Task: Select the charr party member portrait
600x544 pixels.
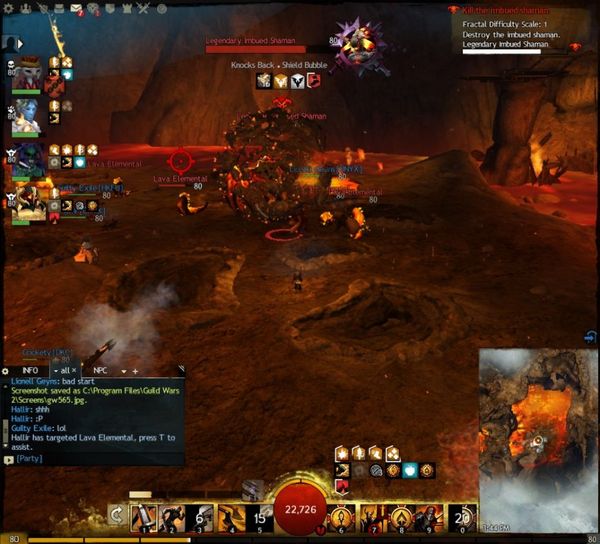Action: (29, 73)
